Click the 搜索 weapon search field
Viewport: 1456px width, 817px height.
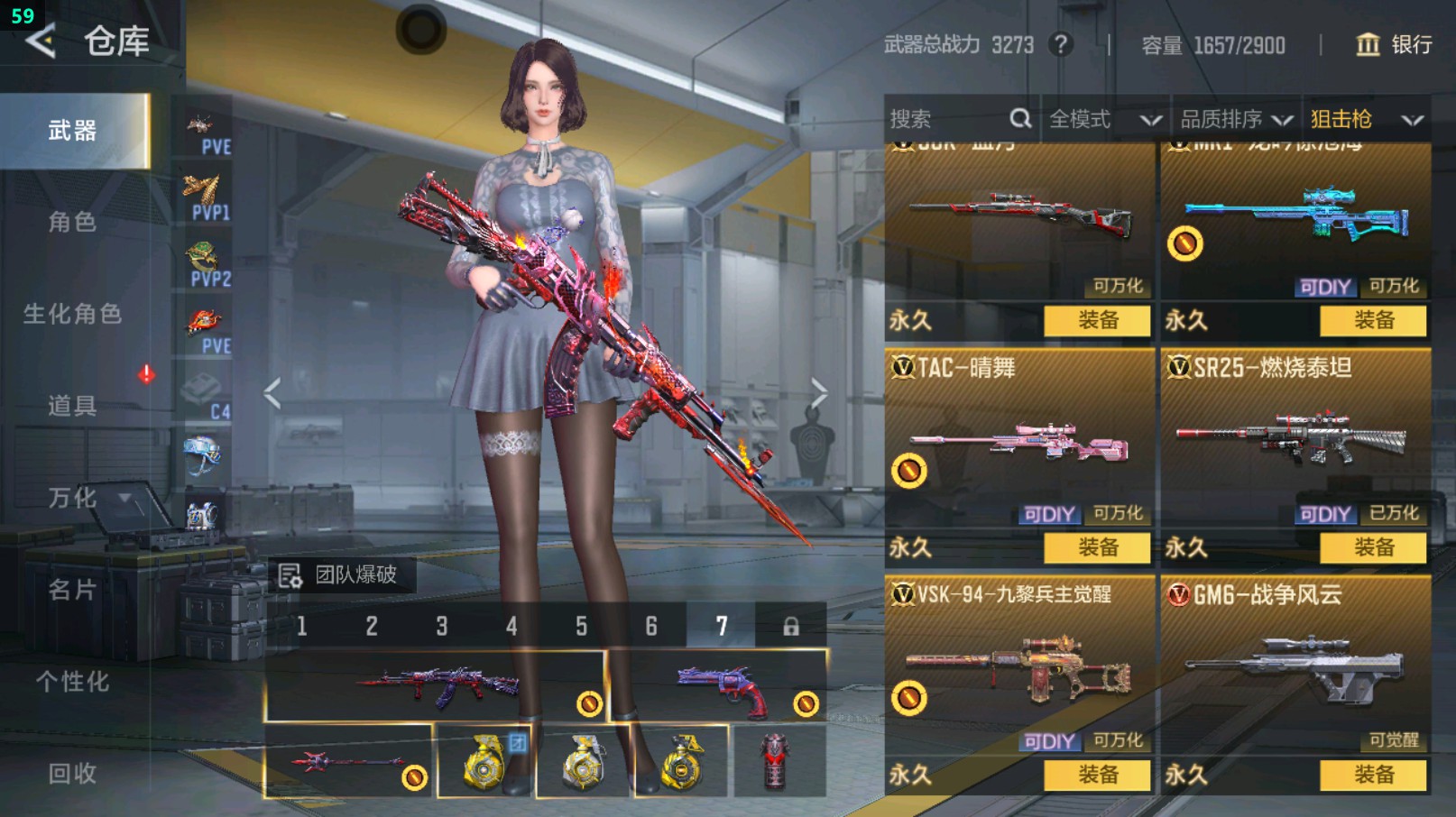pyautogui.click(x=956, y=119)
